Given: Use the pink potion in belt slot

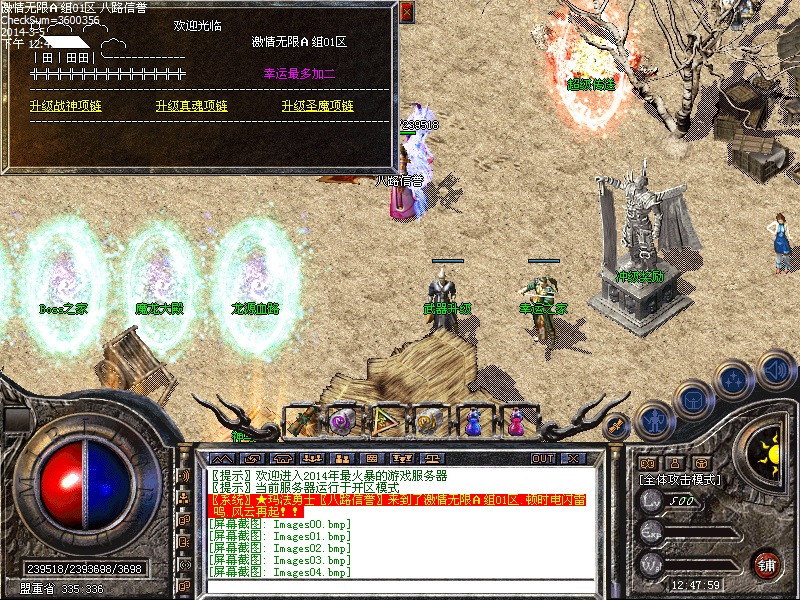Looking at the screenshot, I should [516, 422].
